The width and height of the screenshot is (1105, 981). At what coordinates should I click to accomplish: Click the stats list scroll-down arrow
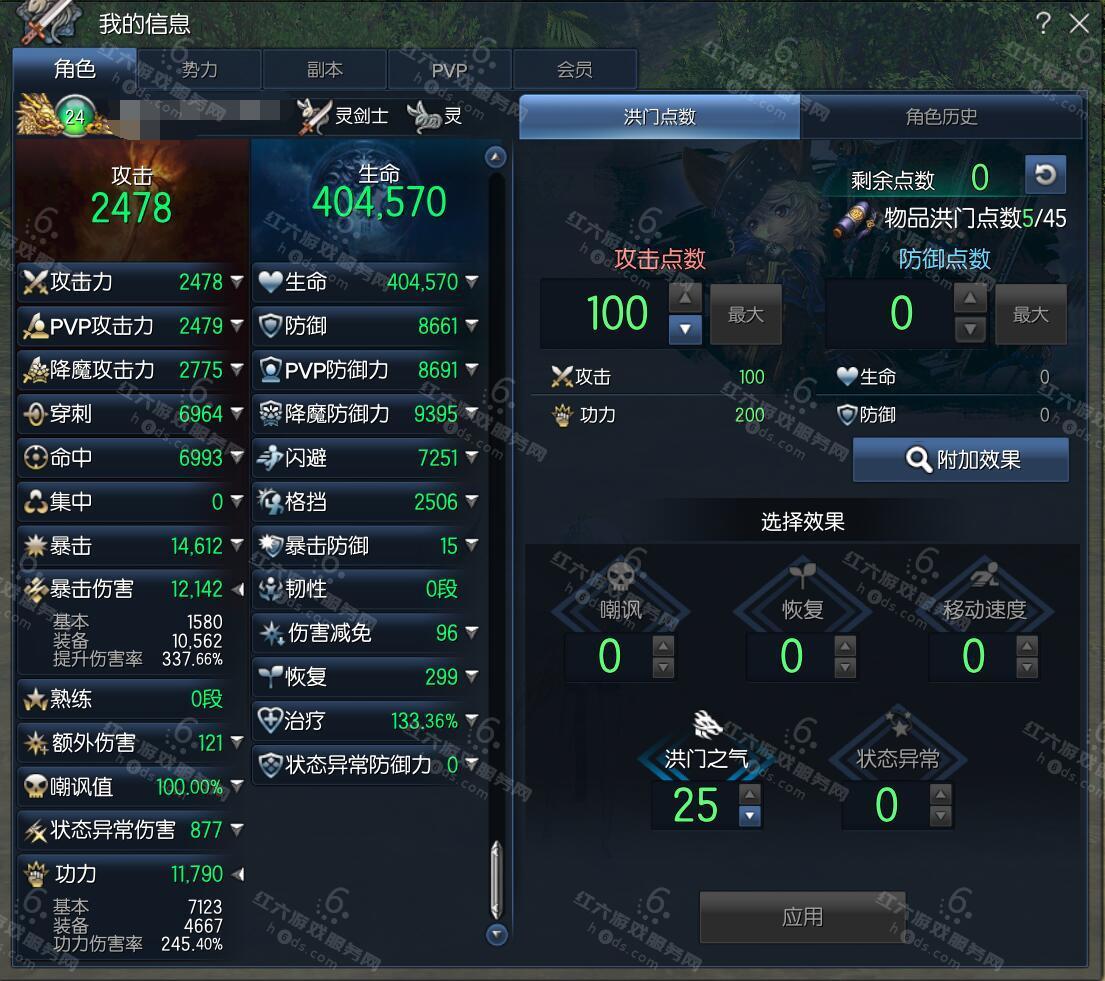[x=496, y=935]
